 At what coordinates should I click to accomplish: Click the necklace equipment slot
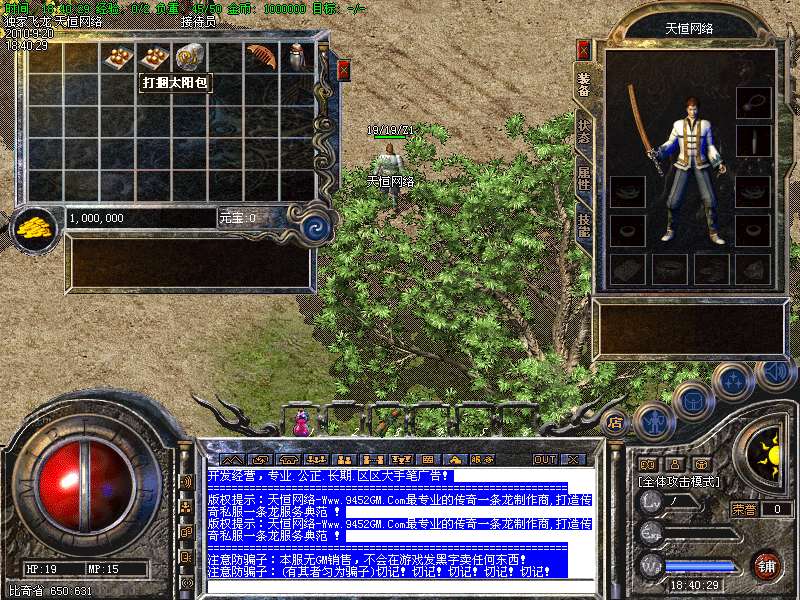point(754,101)
